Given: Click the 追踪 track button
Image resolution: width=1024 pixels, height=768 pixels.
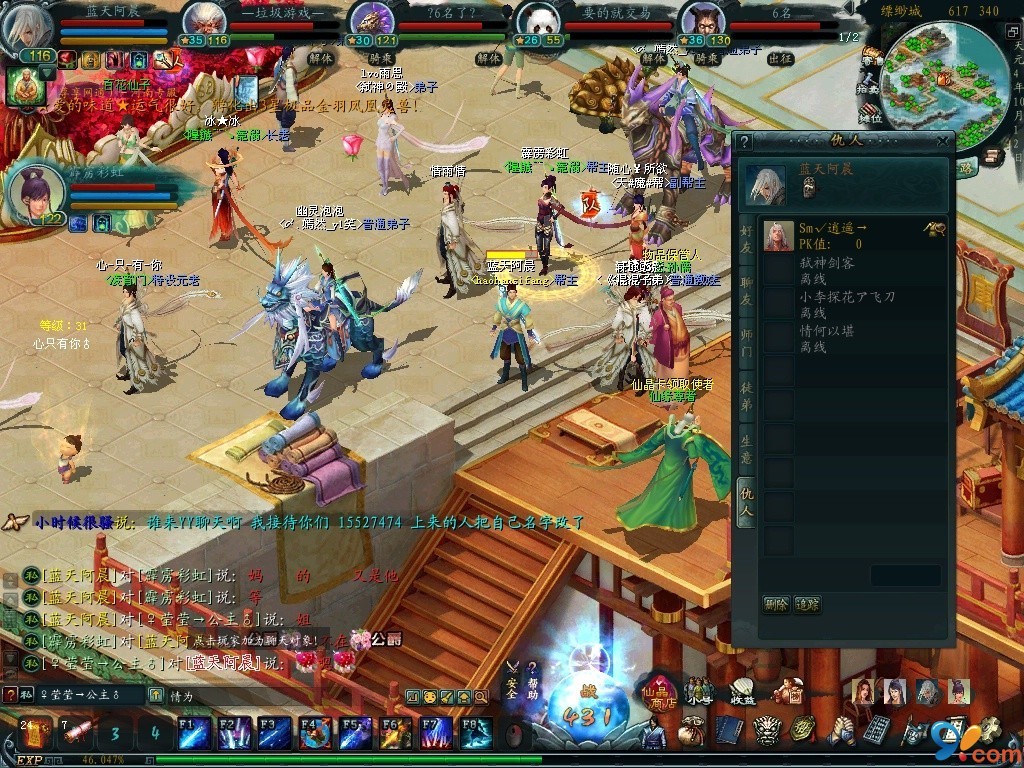Looking at the screenshot, I should tap(807, 604).
